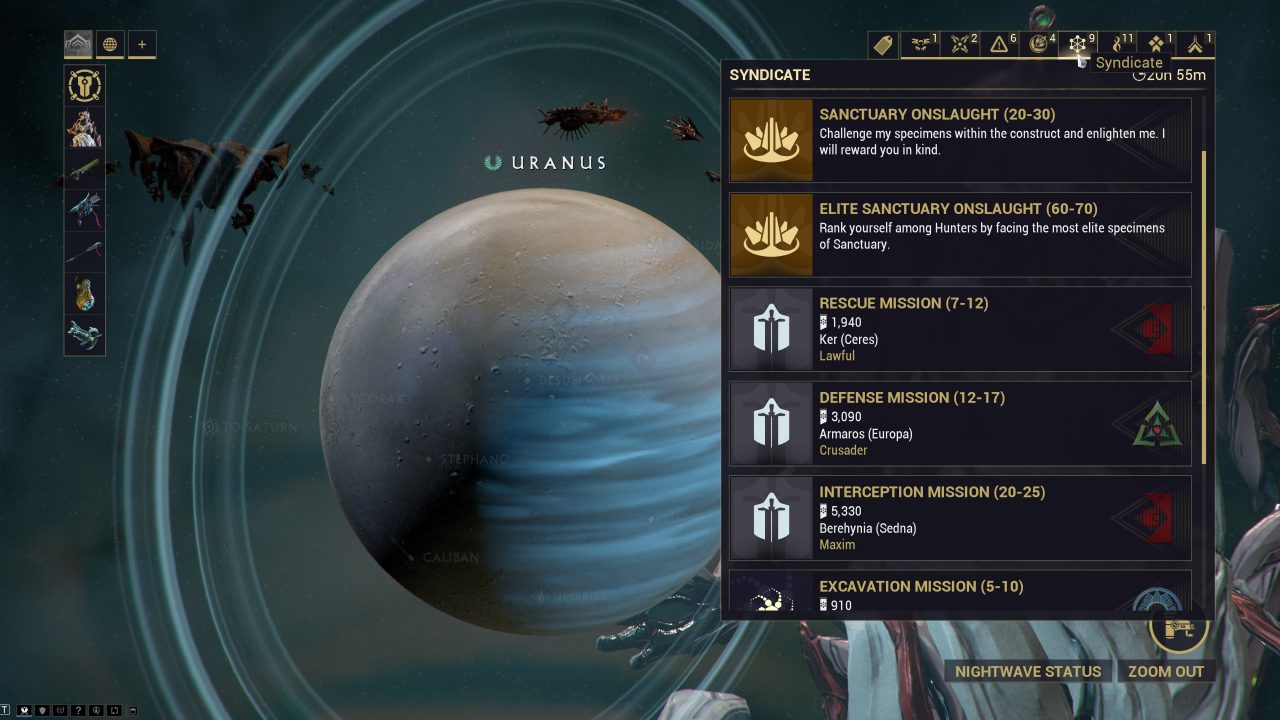Select the golden tag sale icon
1280x720 pixels.
pos(882,45)
